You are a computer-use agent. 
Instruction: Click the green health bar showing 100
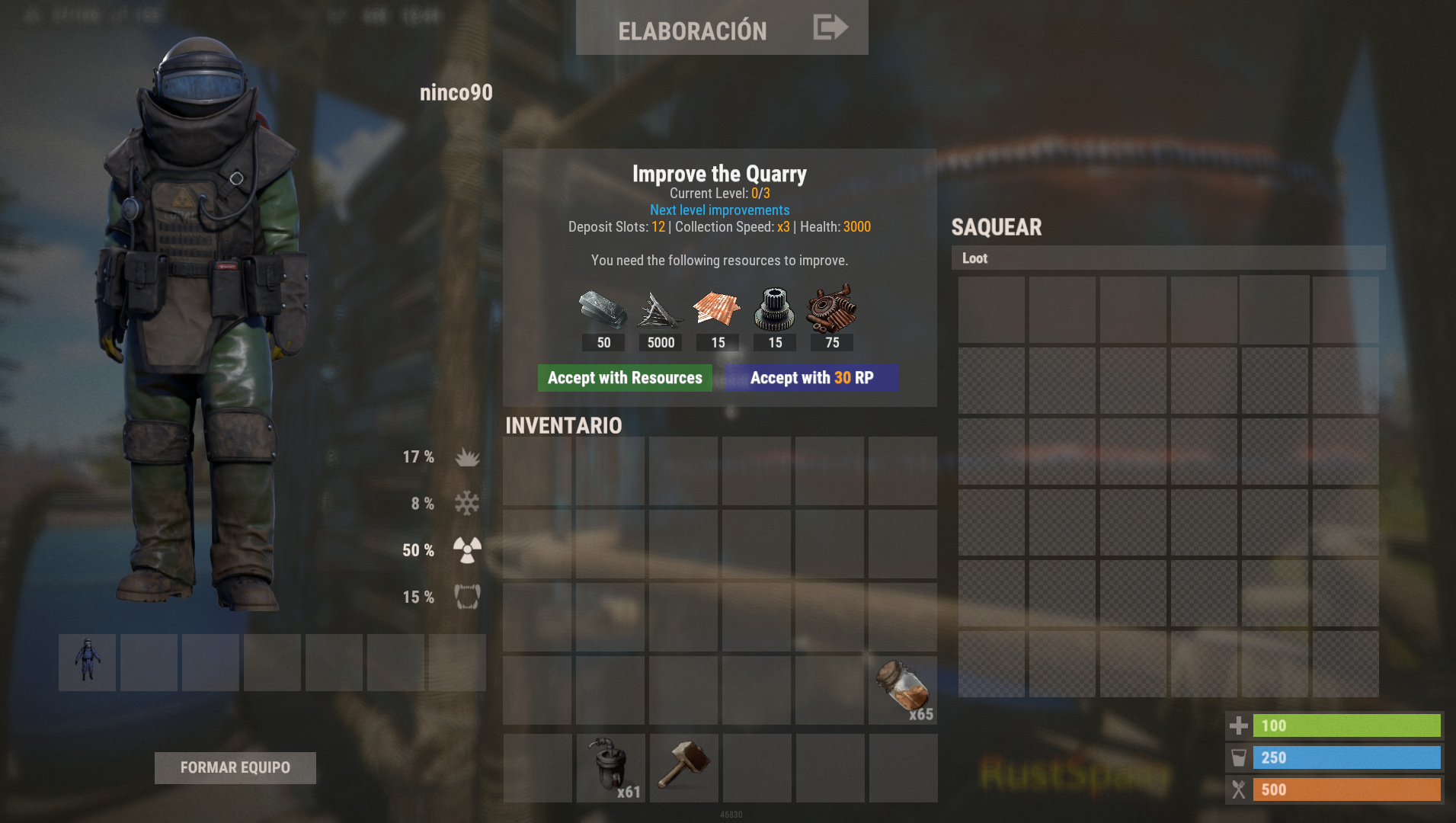click(x=1346, y=726)
